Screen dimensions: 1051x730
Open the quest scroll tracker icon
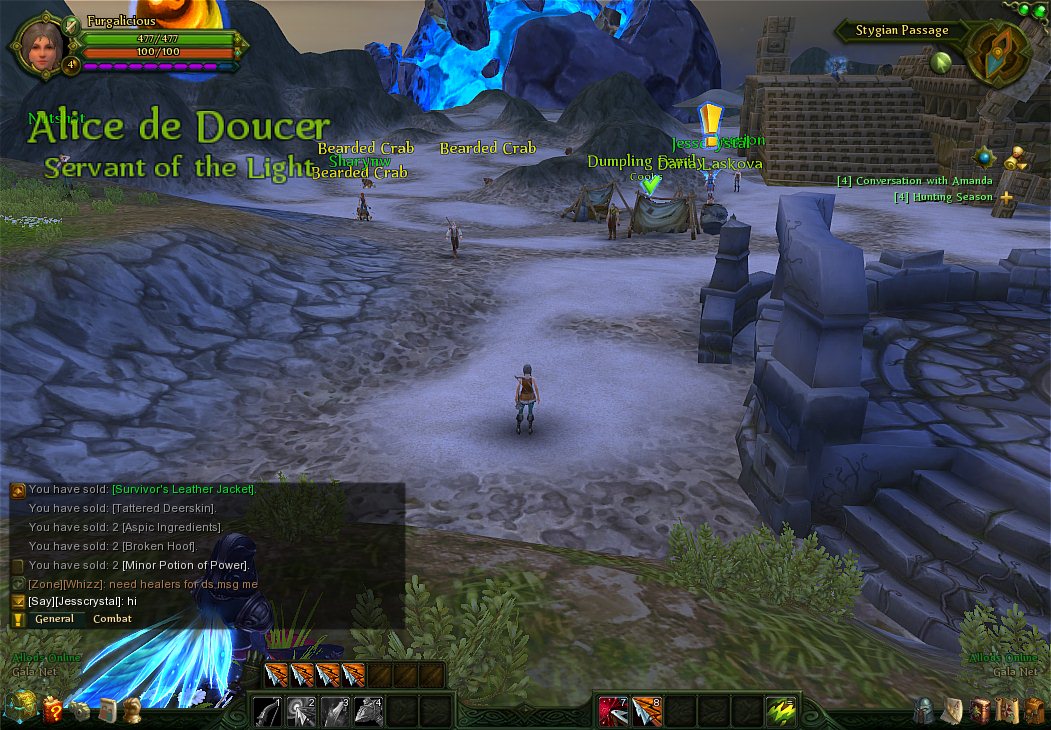coord(1016,158)
